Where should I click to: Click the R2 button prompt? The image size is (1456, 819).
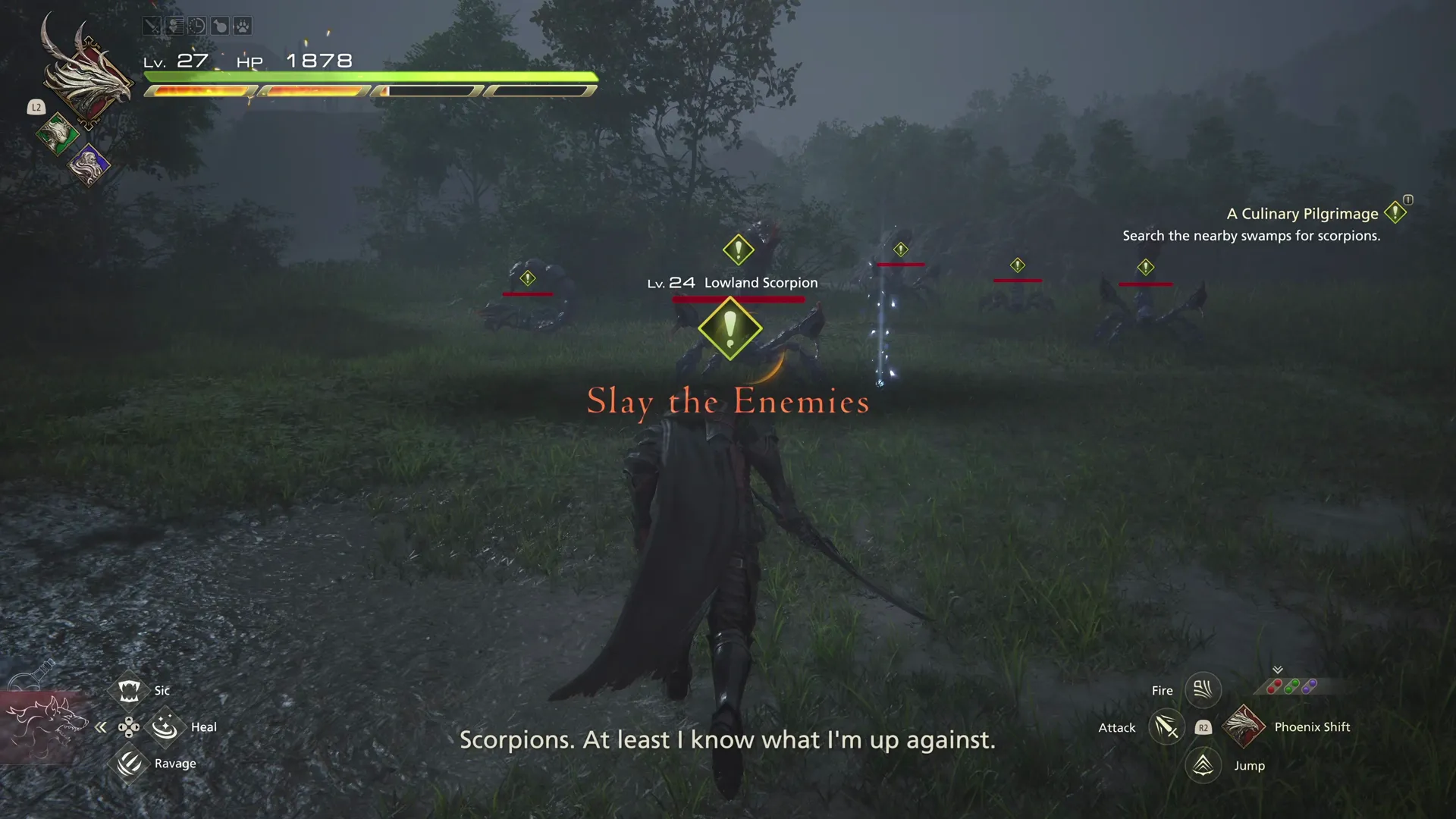point(1203,727)
